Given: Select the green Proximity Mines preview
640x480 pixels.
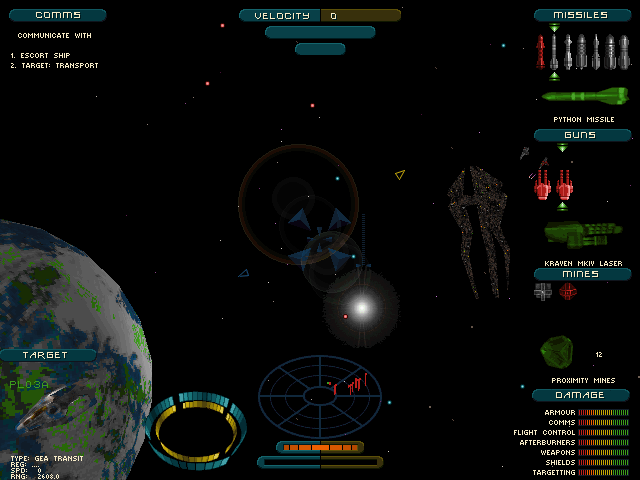Looking at the screenshot, I should pos(556,350).
